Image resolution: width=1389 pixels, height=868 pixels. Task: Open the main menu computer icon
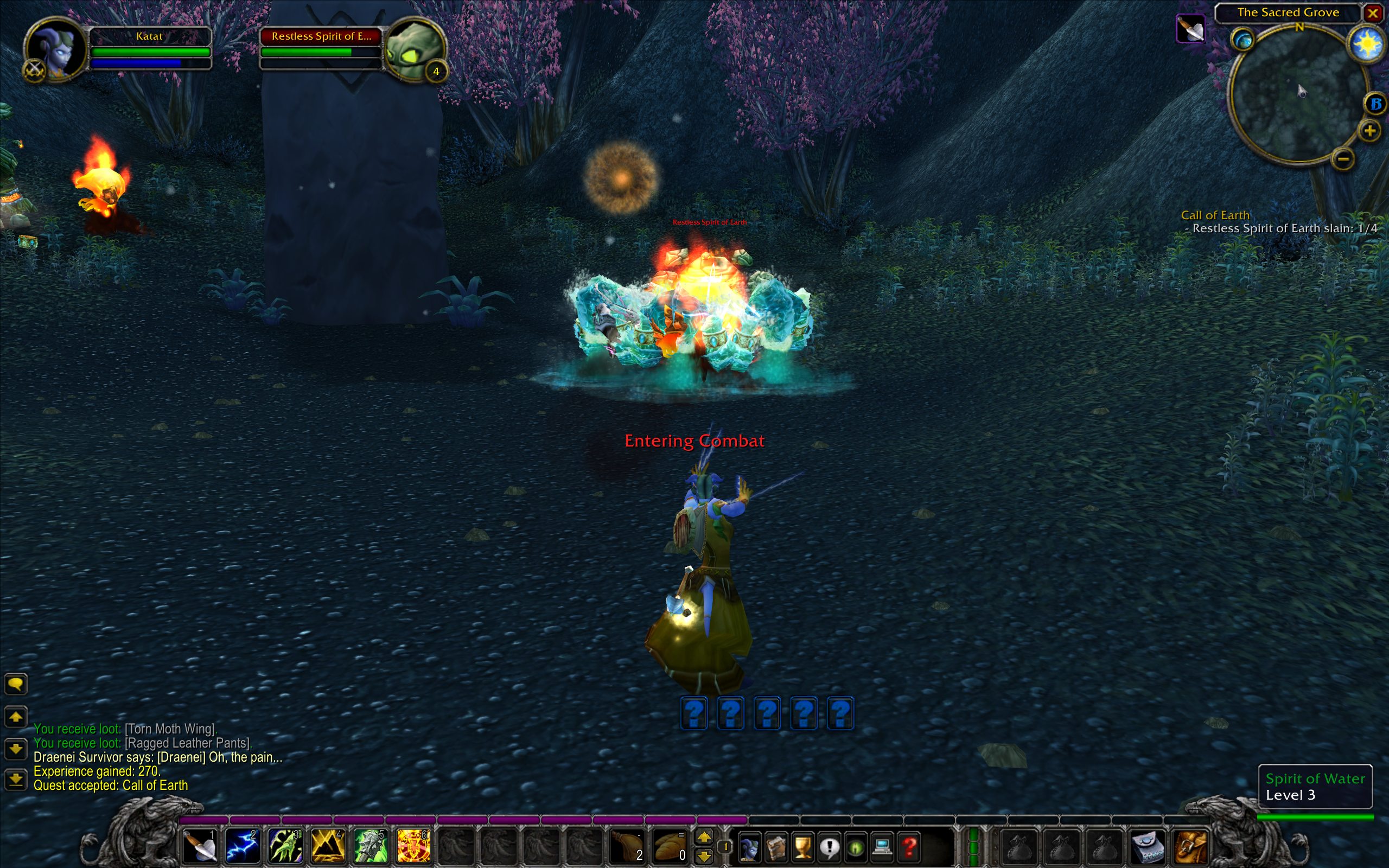[x=882, y=847]
